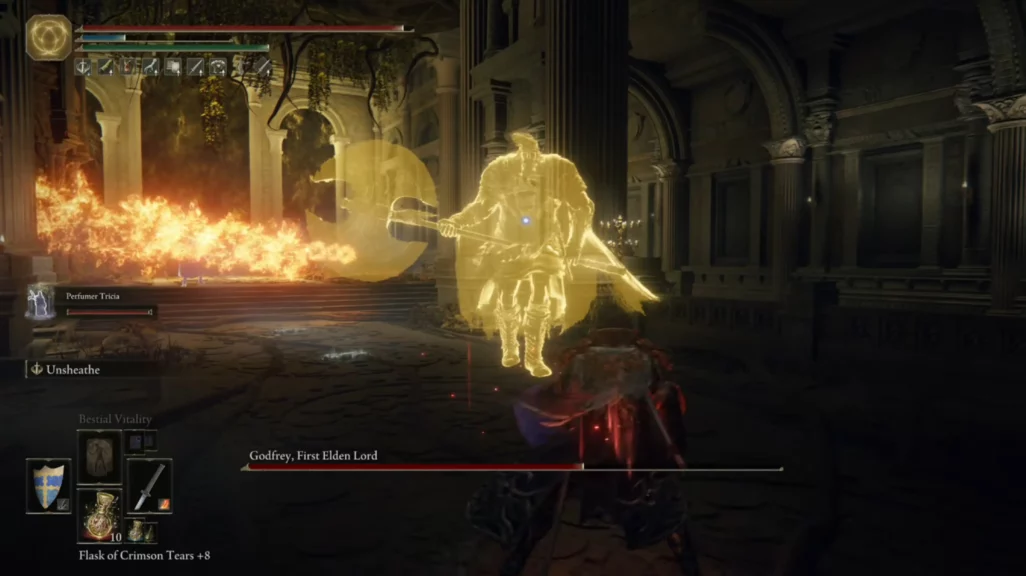Select the katana right-hand weapon slot

pyautogui.click(x=149, y=486)
